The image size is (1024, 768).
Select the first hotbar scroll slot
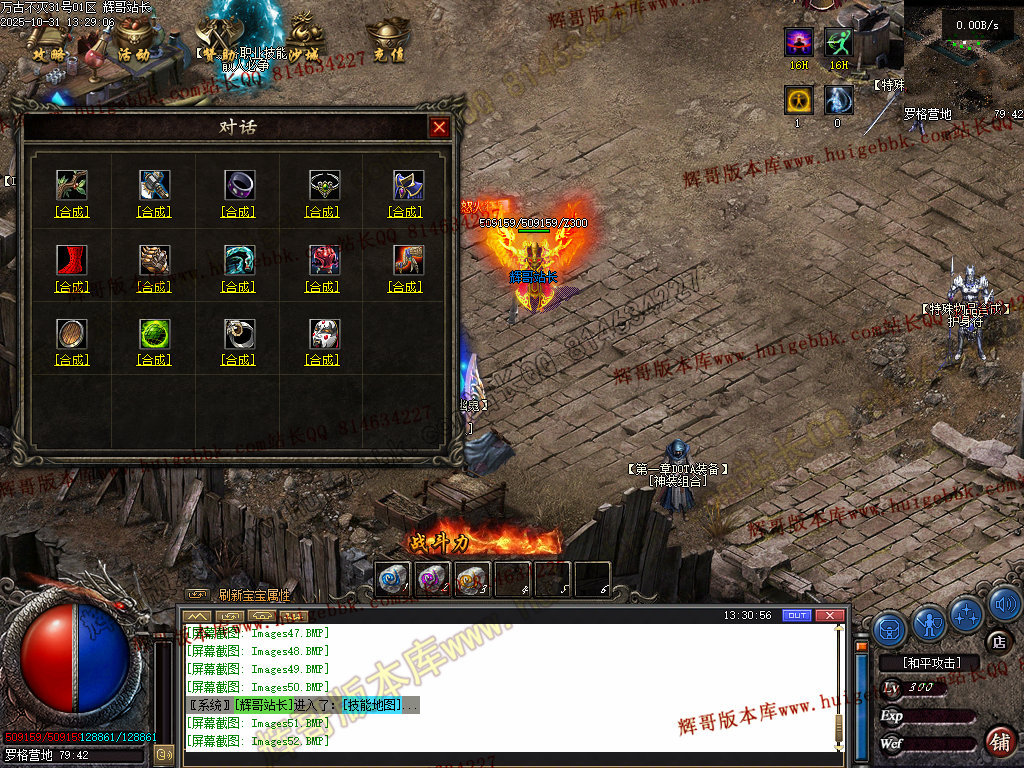click(393, 579)
